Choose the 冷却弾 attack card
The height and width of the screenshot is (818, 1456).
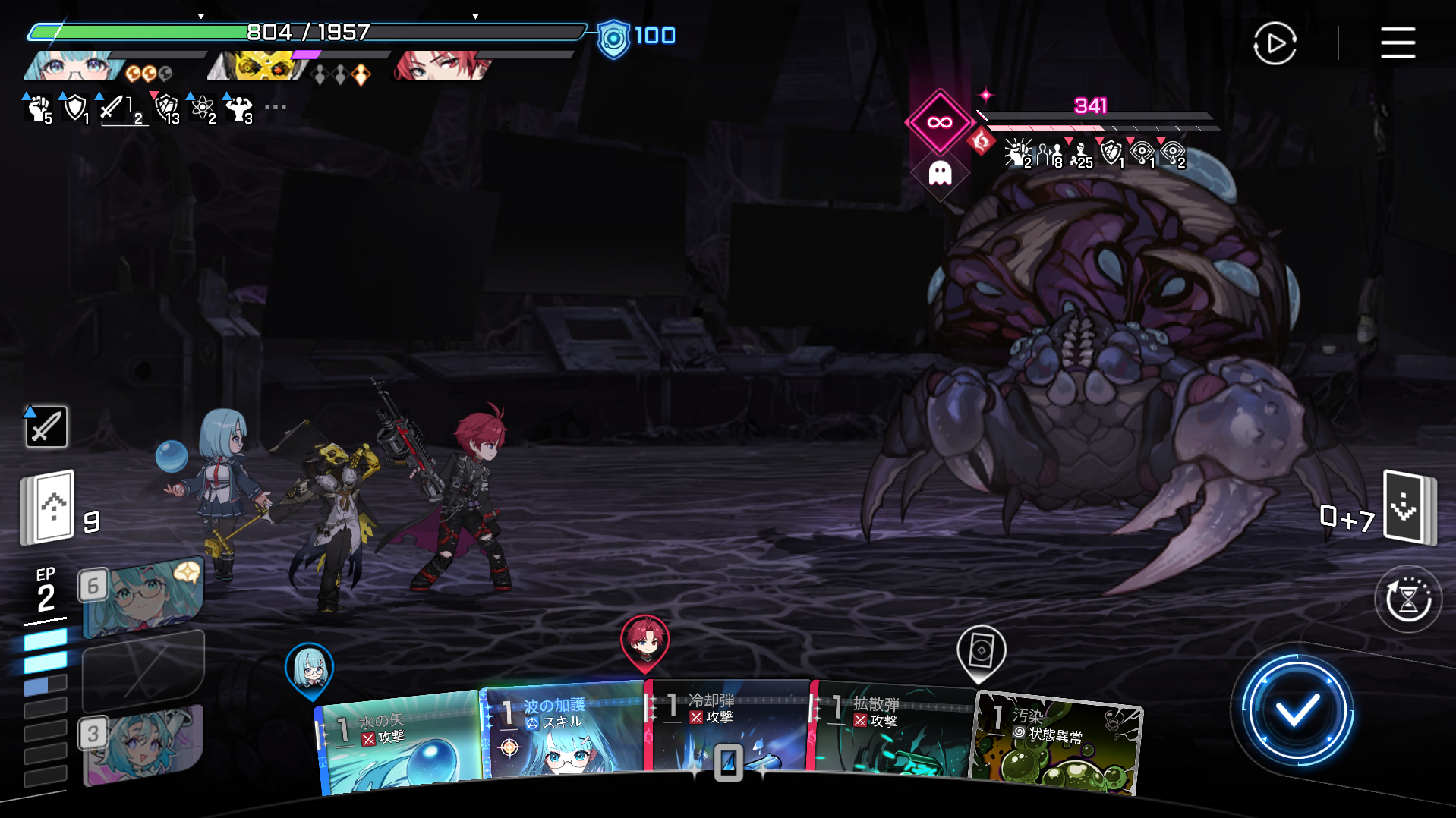[x=727, y=728]
